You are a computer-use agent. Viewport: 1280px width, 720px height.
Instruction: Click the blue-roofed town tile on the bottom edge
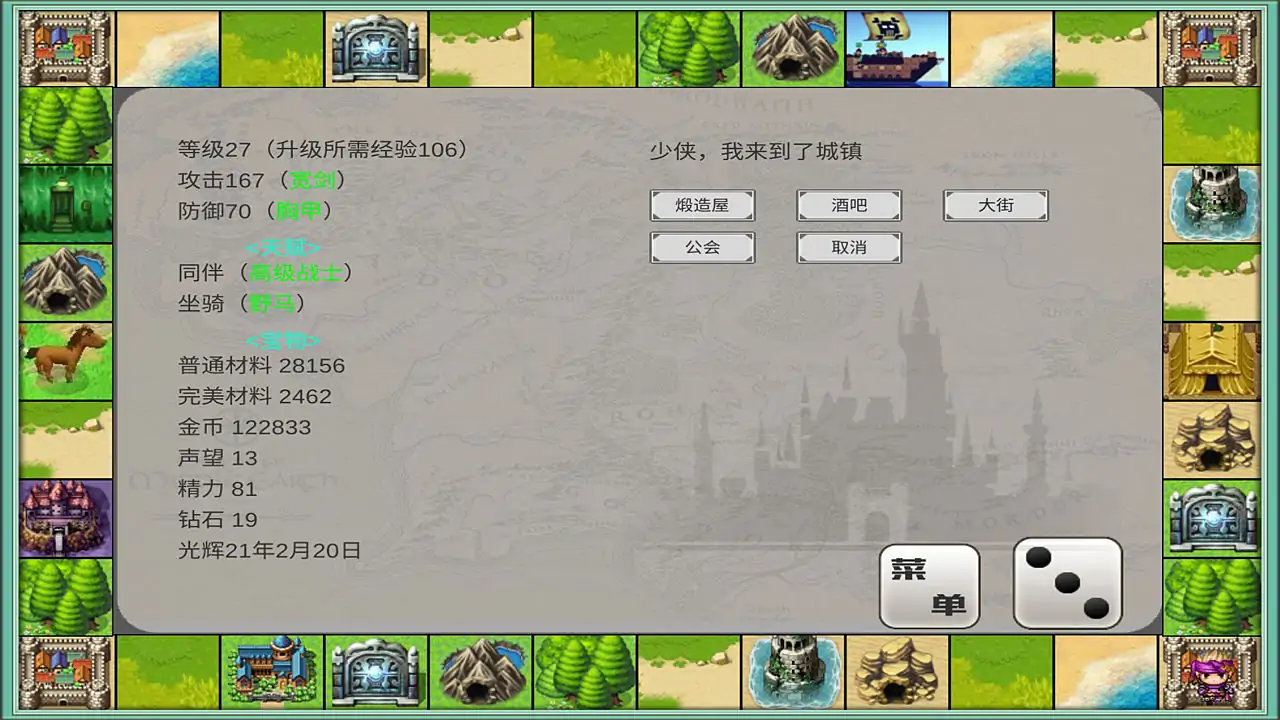point(272,672)
